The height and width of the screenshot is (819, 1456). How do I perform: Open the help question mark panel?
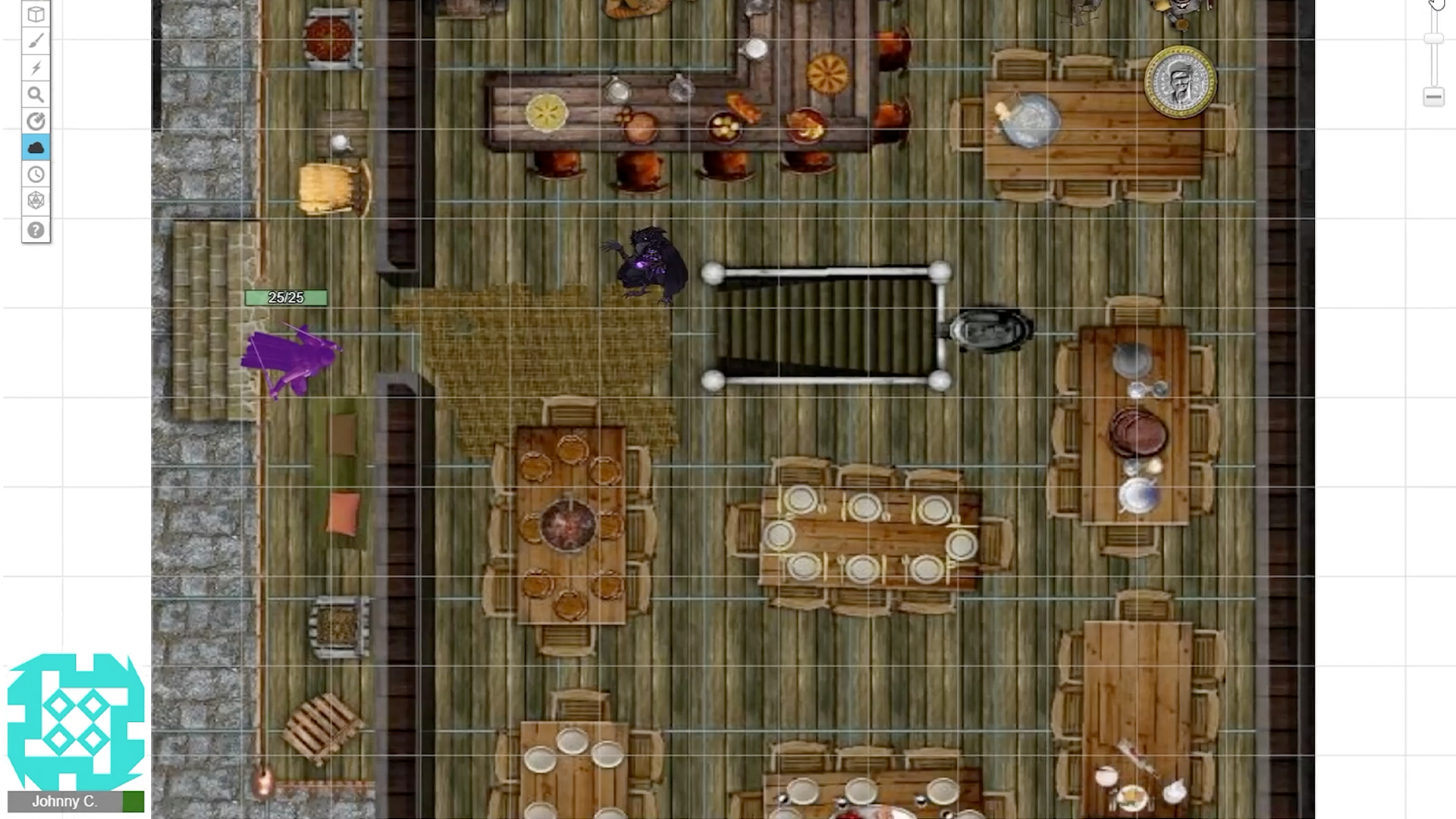point(36,230)
